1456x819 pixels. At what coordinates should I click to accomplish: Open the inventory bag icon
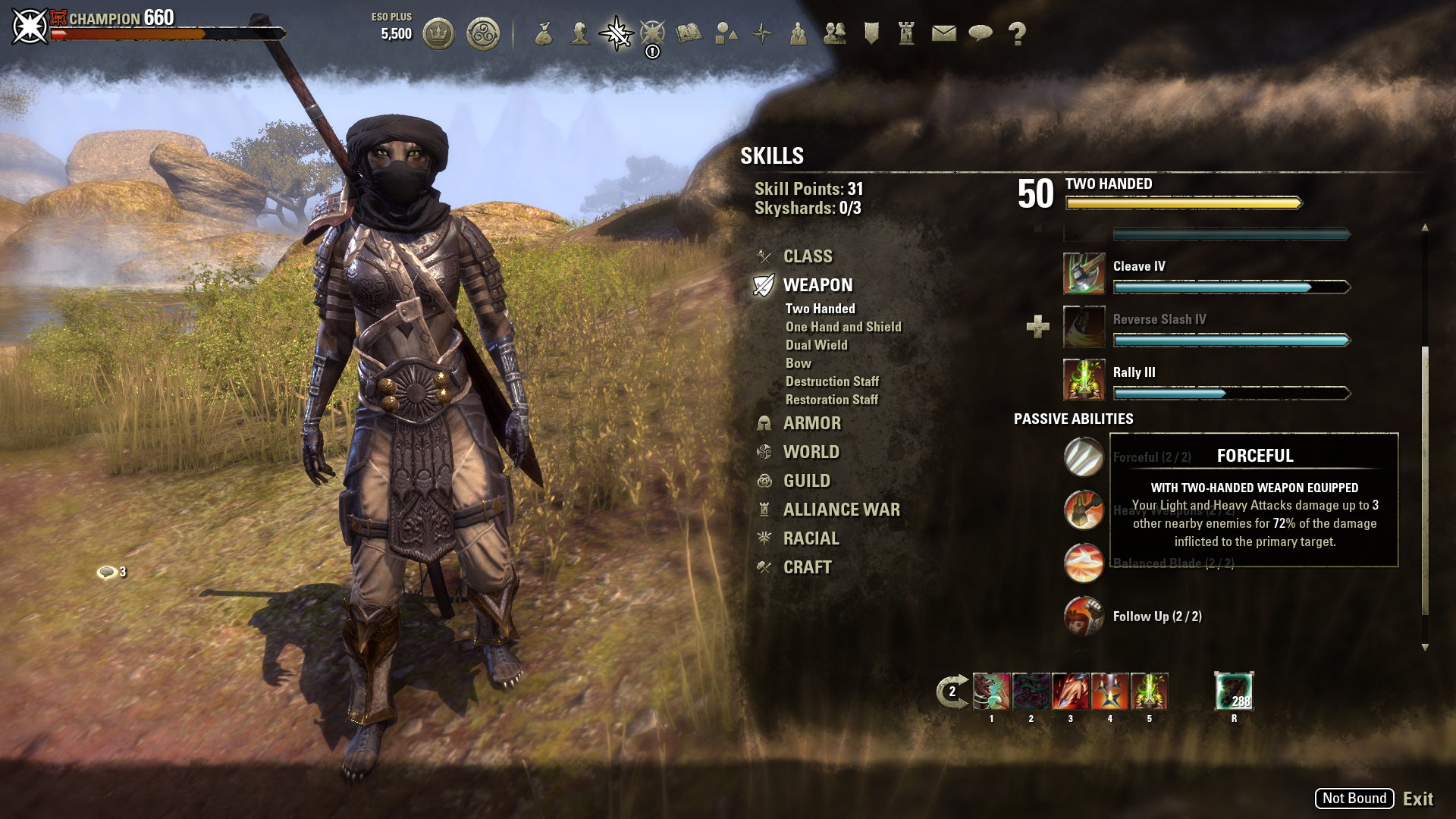[x=543, y=33]
